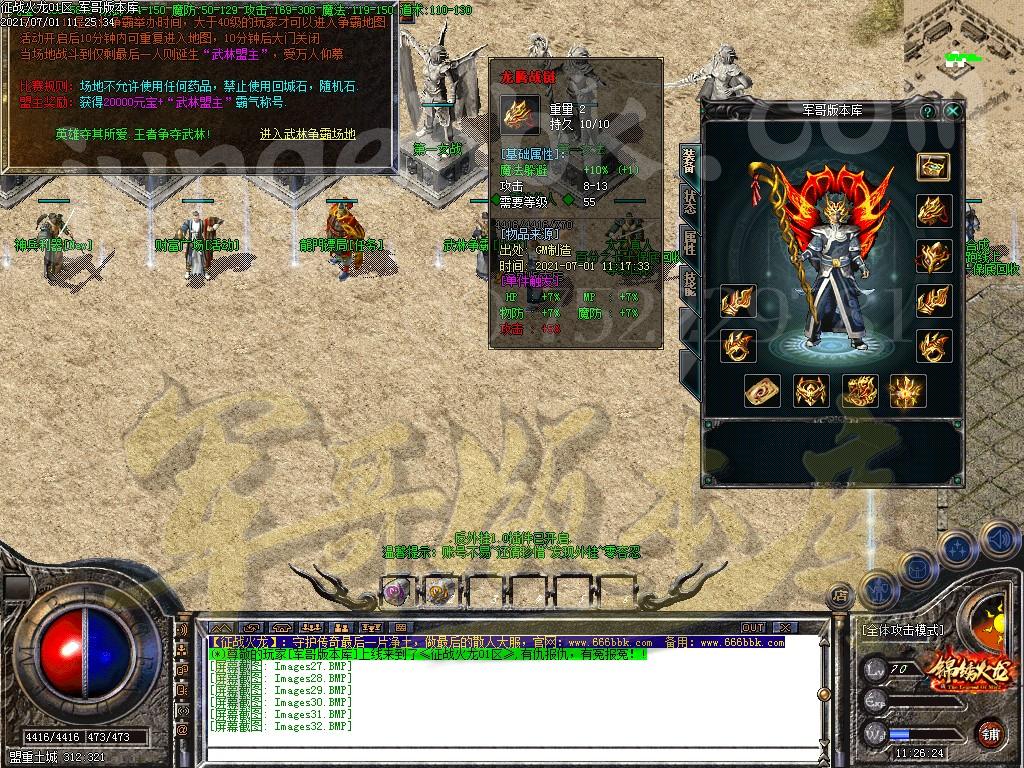Switch to the 状态 status tab
This screenshot has width=1024, height=768.
point(690,200)
